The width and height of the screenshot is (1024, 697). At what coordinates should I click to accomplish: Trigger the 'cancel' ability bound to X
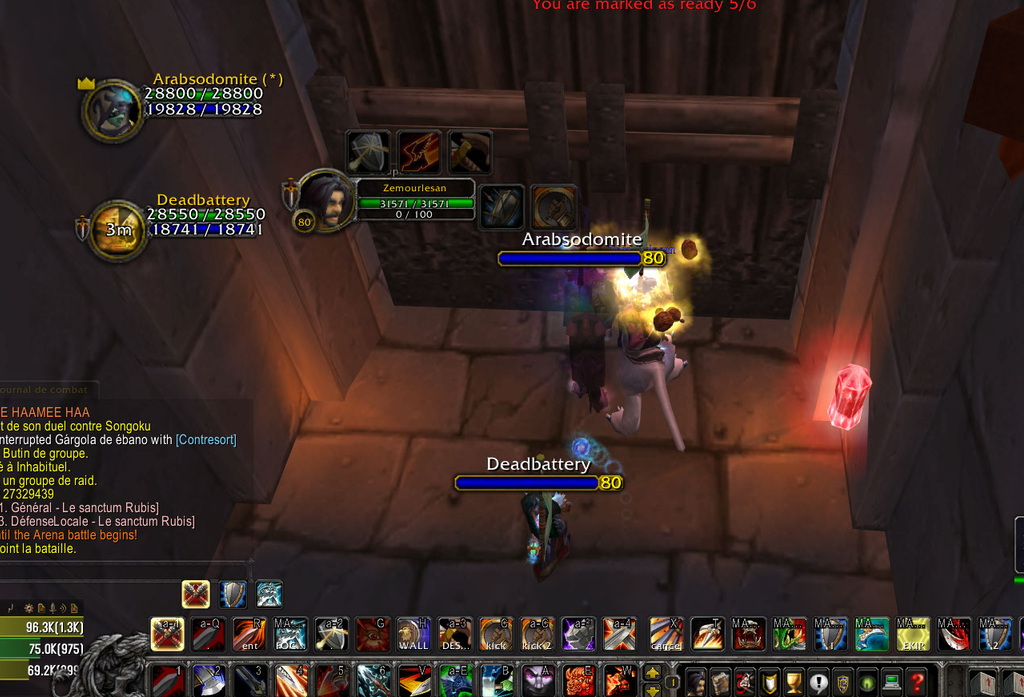point(666,634)
